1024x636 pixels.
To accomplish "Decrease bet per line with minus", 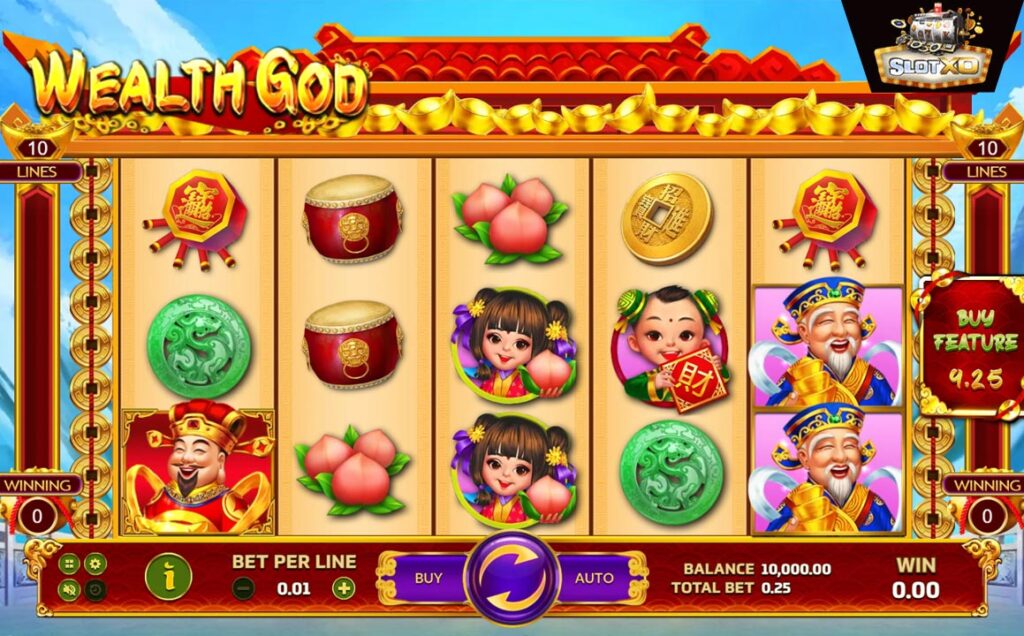I will tap(243, 588).
